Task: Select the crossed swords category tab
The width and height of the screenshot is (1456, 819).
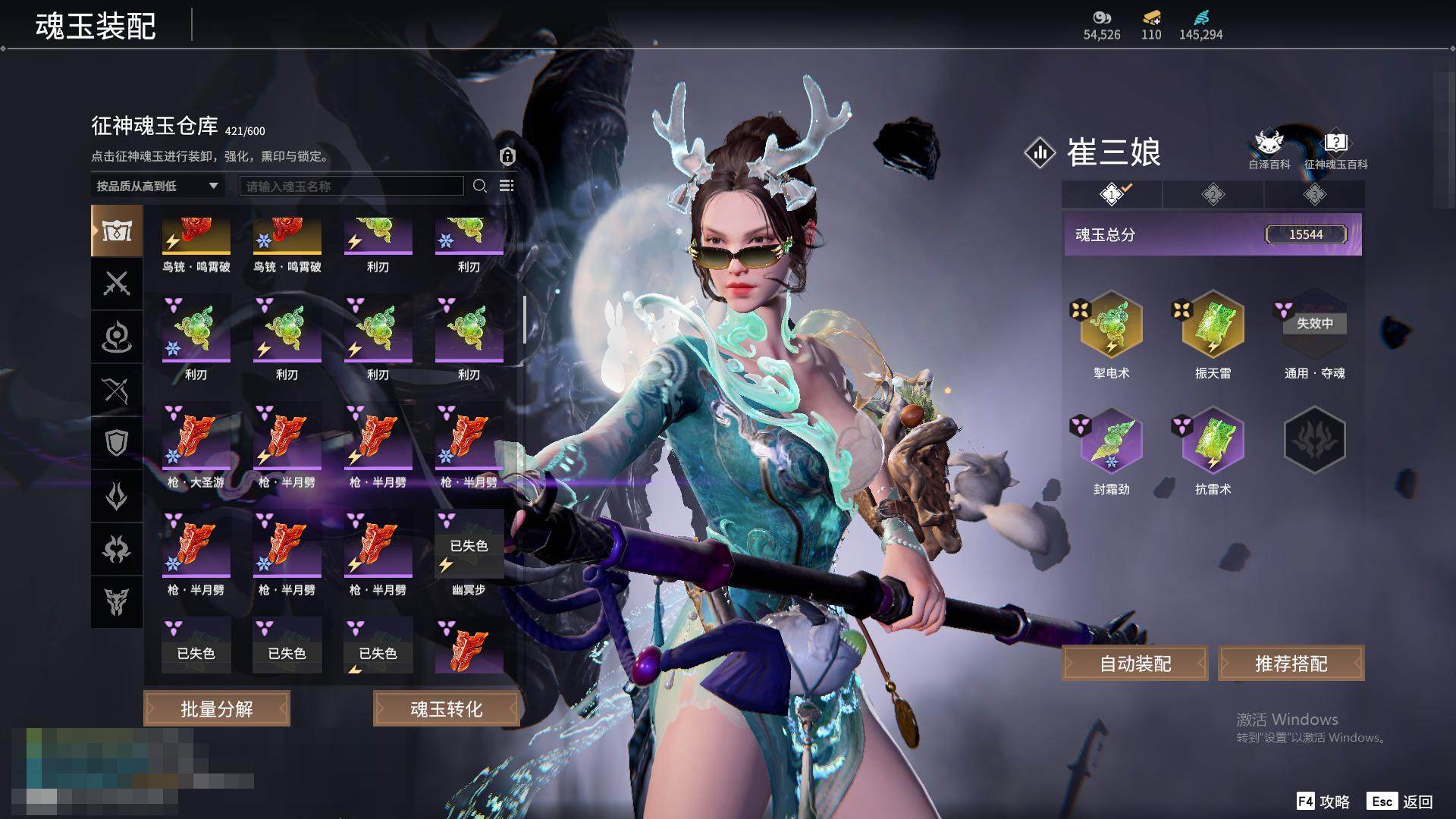Action: pos(117,284)
